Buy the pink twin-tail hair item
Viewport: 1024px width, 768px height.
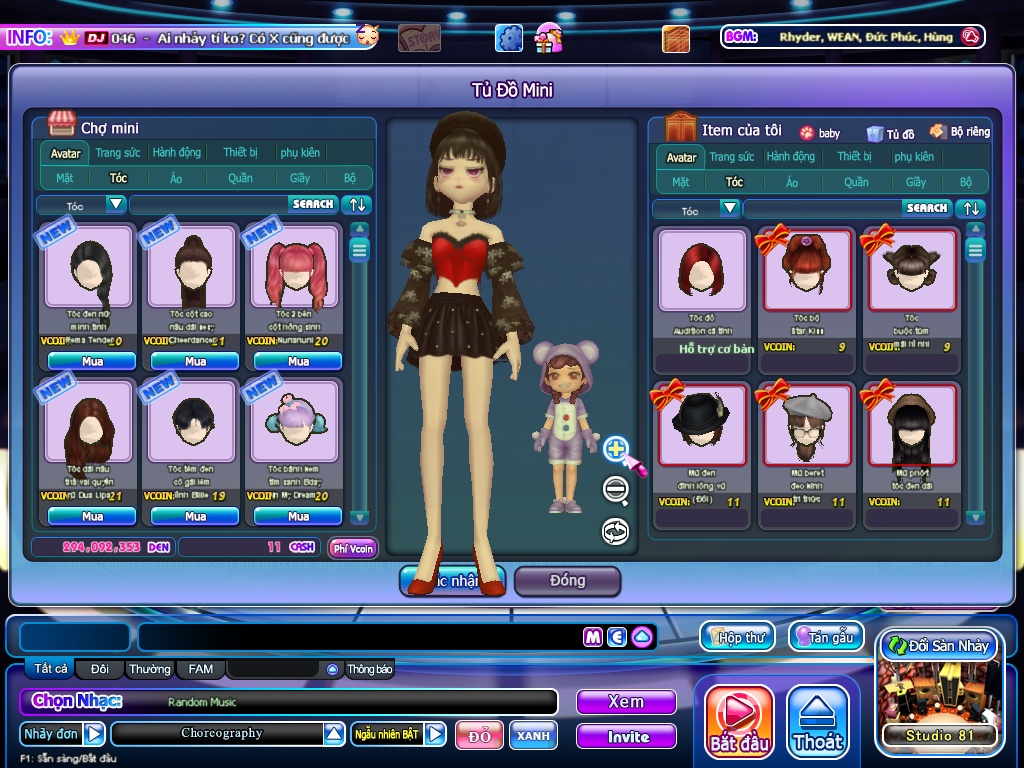coord(299,361)
